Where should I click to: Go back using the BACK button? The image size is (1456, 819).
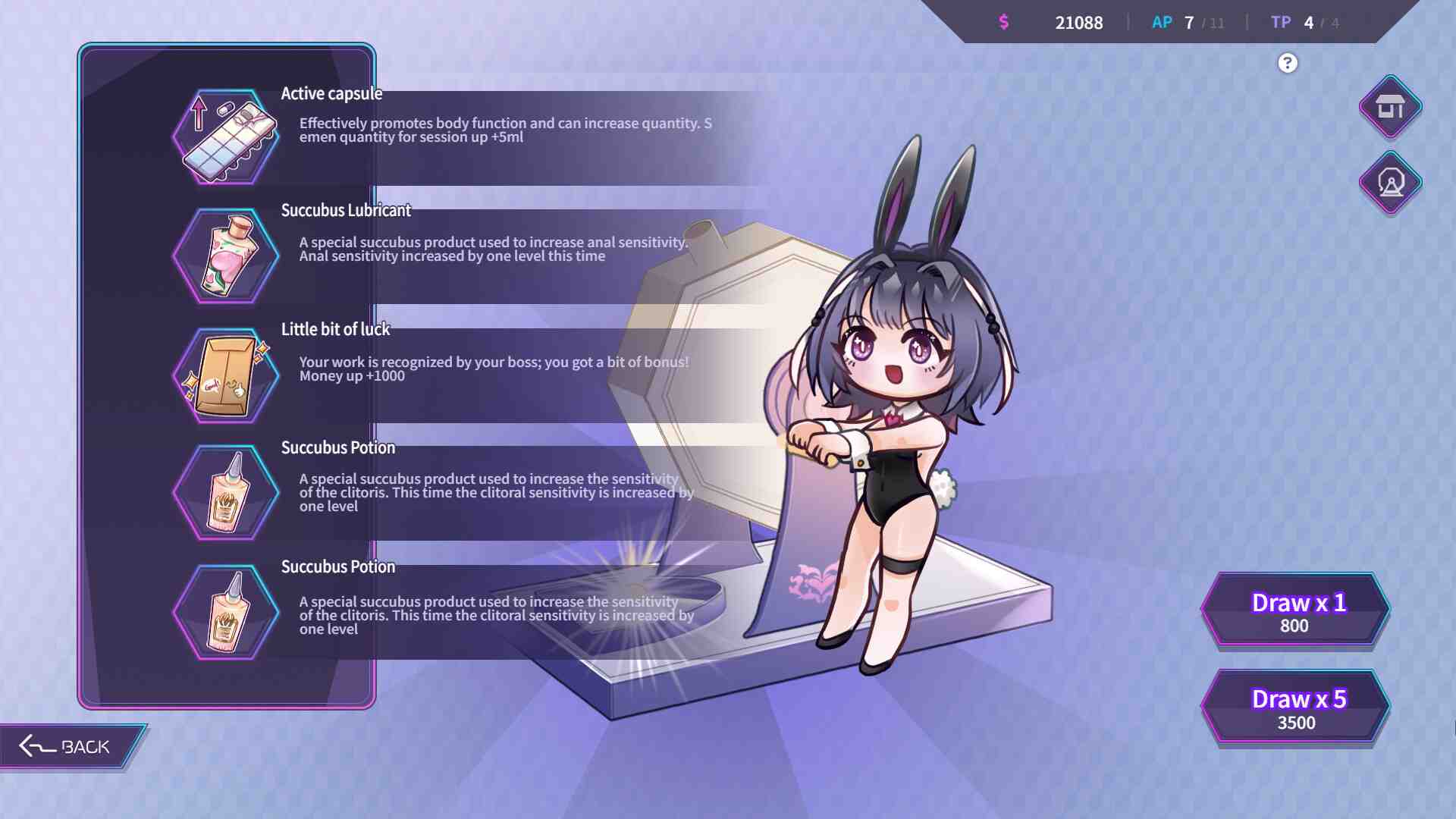click(68, 747)
